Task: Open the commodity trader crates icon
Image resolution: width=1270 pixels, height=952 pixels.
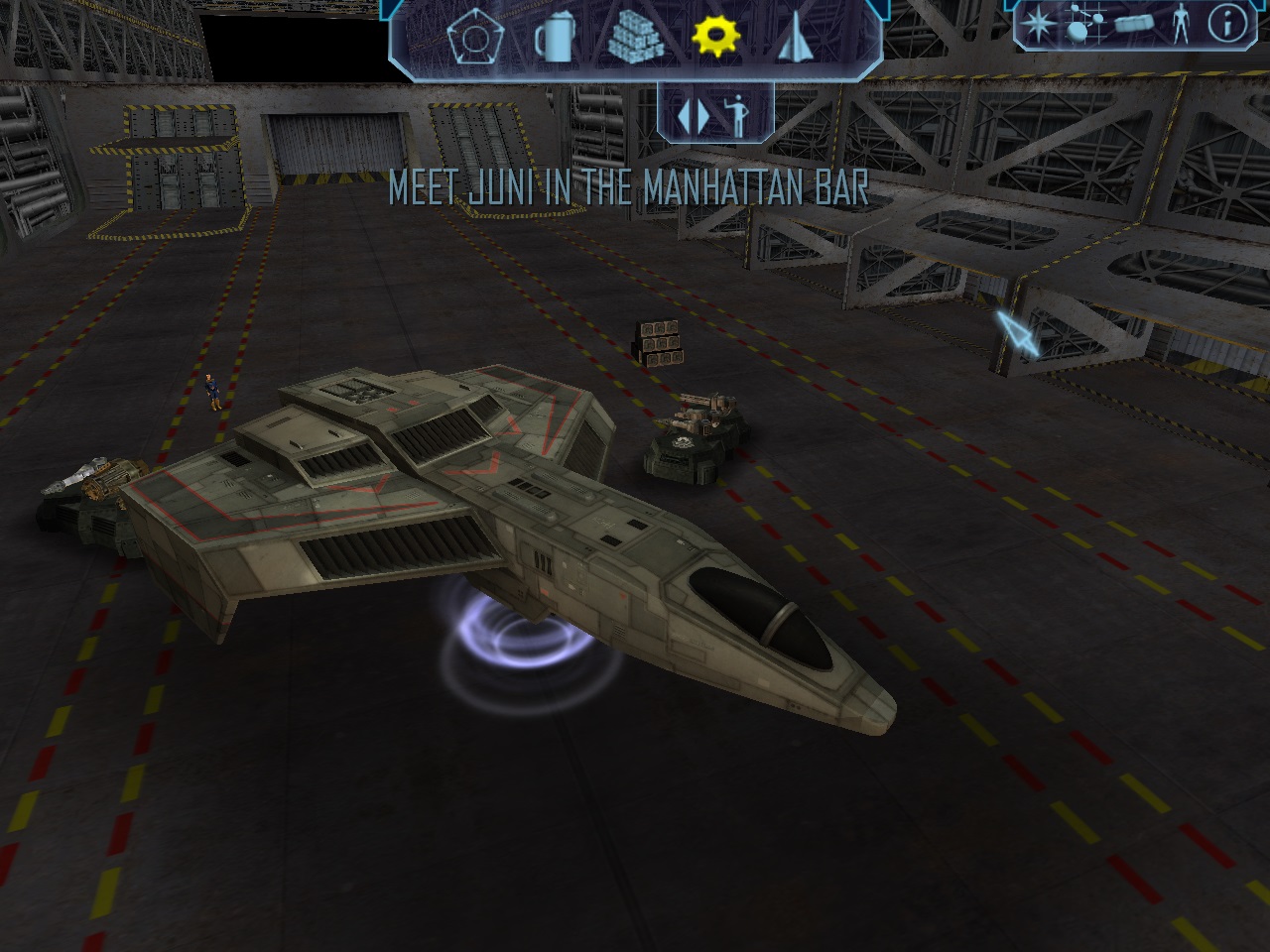Action: coord(633,39)
